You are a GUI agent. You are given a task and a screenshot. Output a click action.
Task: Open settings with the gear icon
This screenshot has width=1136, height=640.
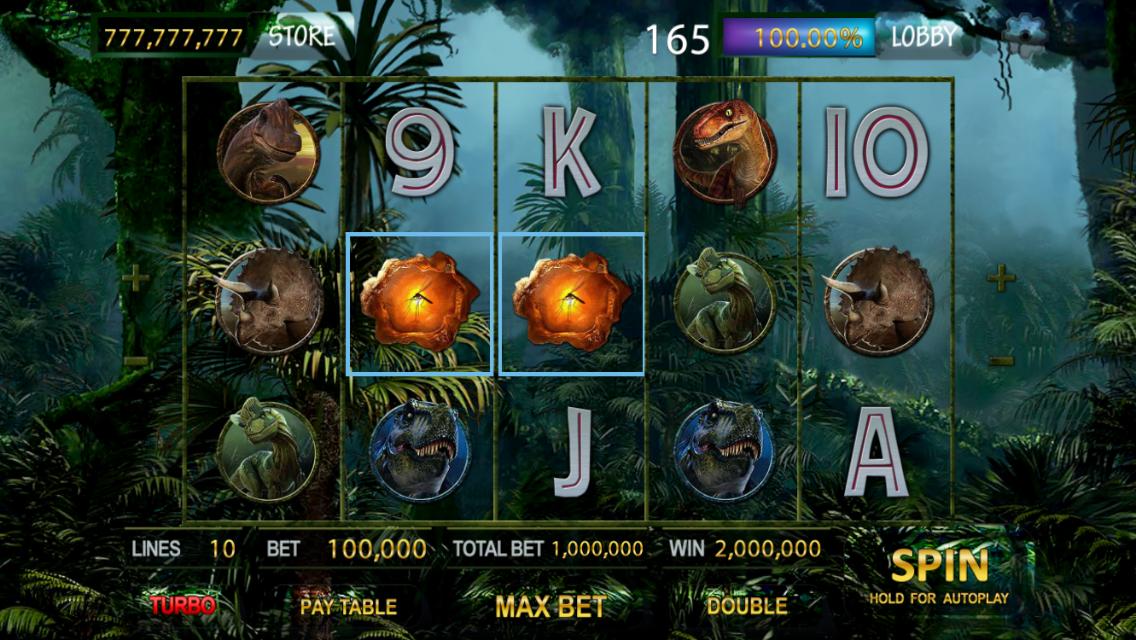pyautogui.click(x=1022, y=36)
